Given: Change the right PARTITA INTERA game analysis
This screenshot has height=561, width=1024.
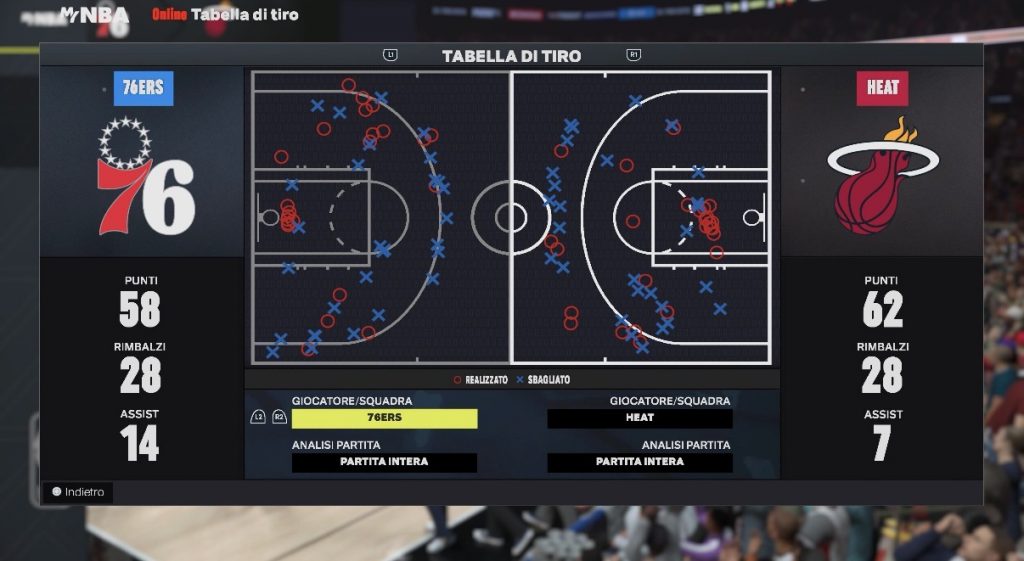Looking at the screenshot, I should tap(640, 462).
